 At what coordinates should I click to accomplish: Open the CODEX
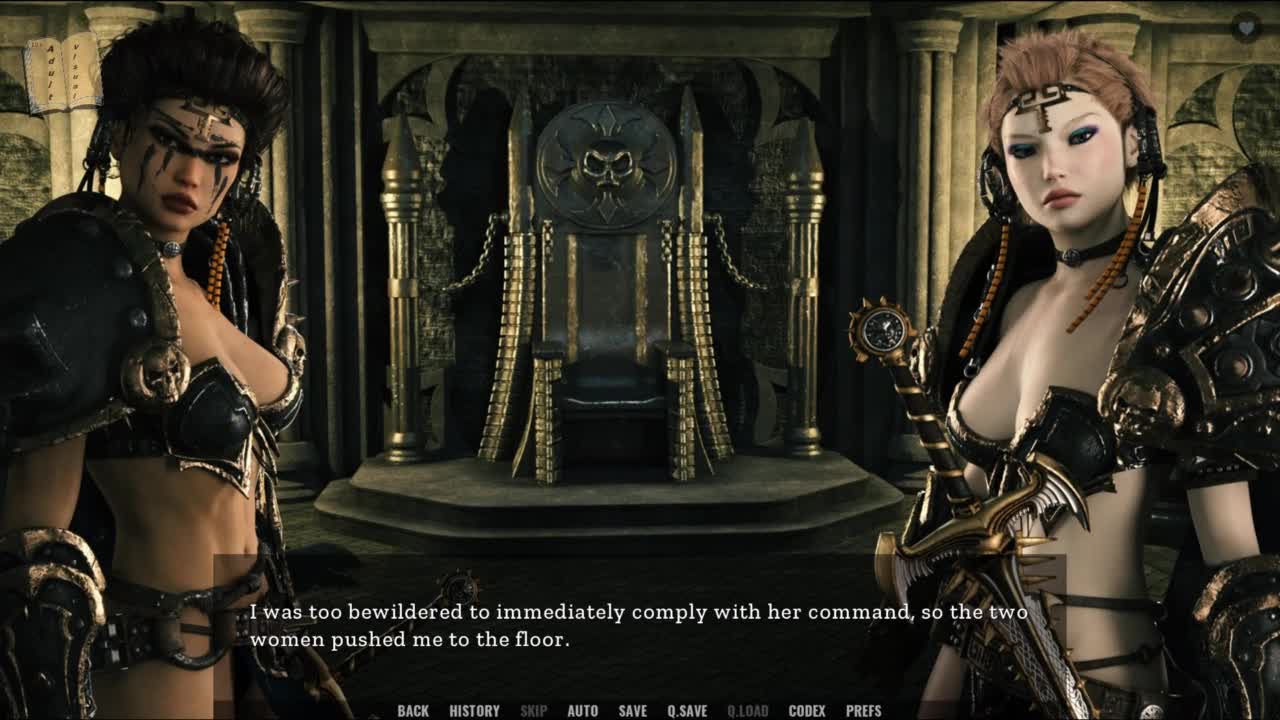tap(807, 711)
